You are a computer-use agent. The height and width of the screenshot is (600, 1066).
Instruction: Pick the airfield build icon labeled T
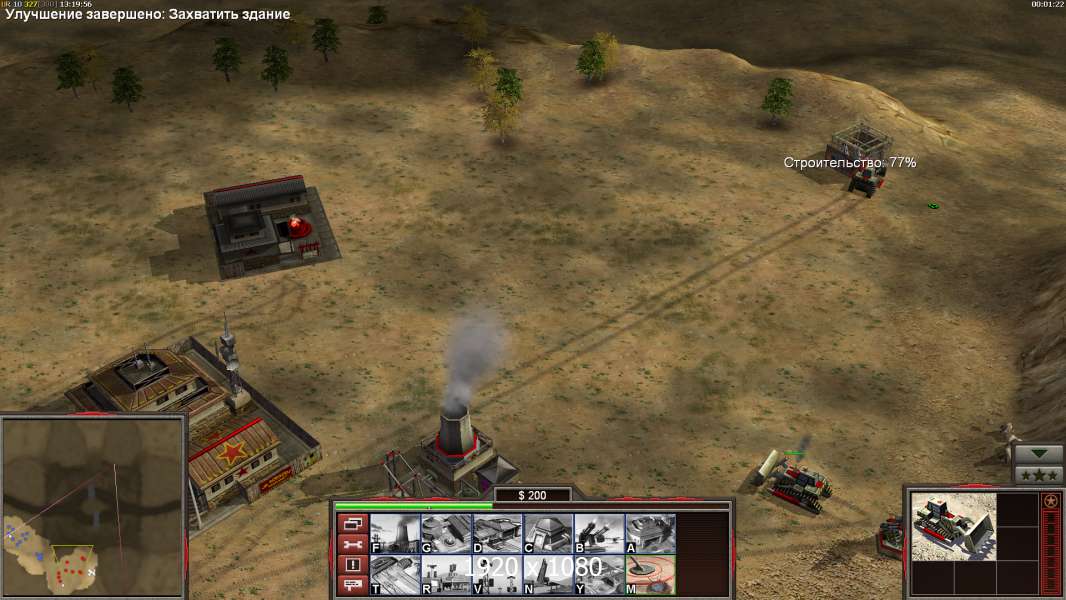click(x=395, y=575)
